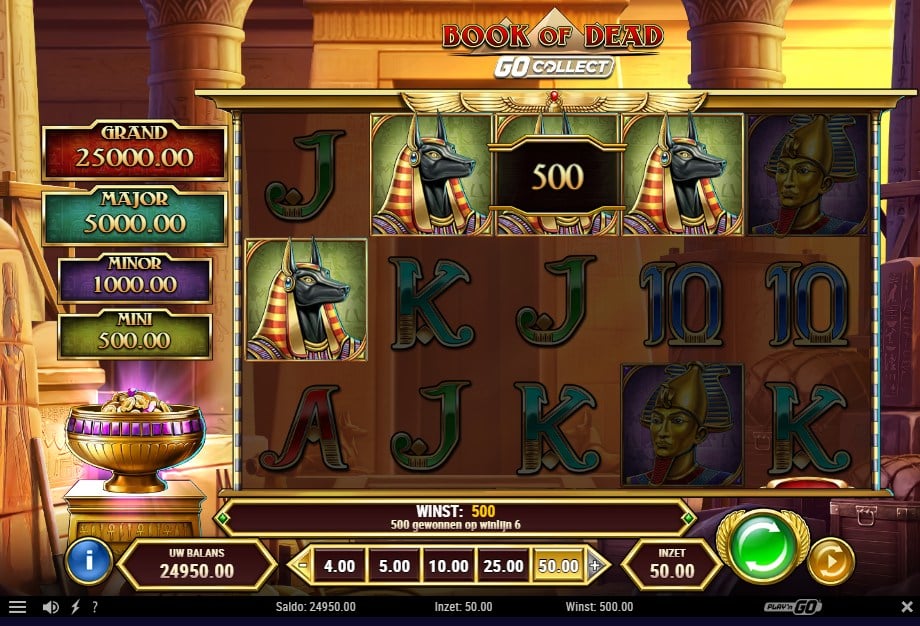The height and width of the screenshot is (626, 920).
Task: Set the bet to 10.00
Action: point(448,566)
